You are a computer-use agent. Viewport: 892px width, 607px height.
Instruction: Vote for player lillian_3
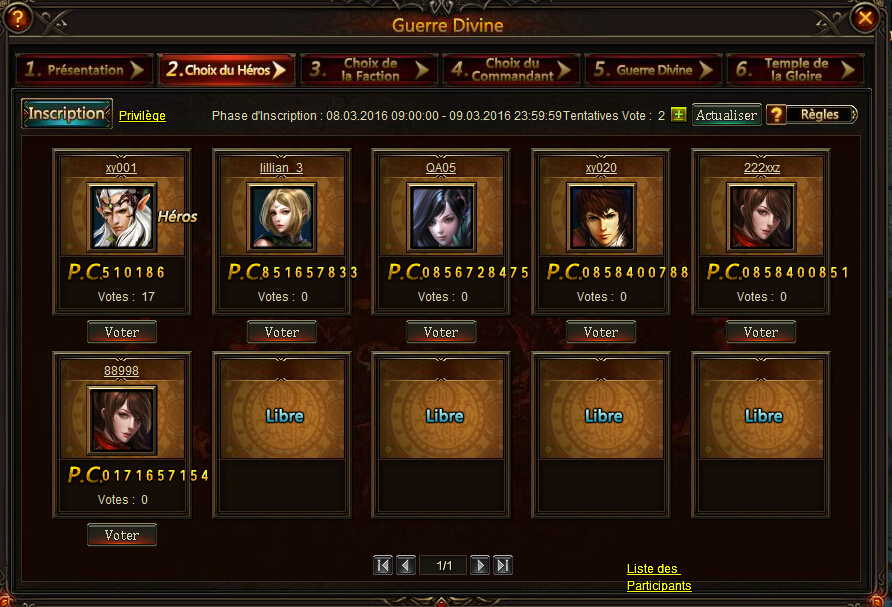[x=282, y=332]
